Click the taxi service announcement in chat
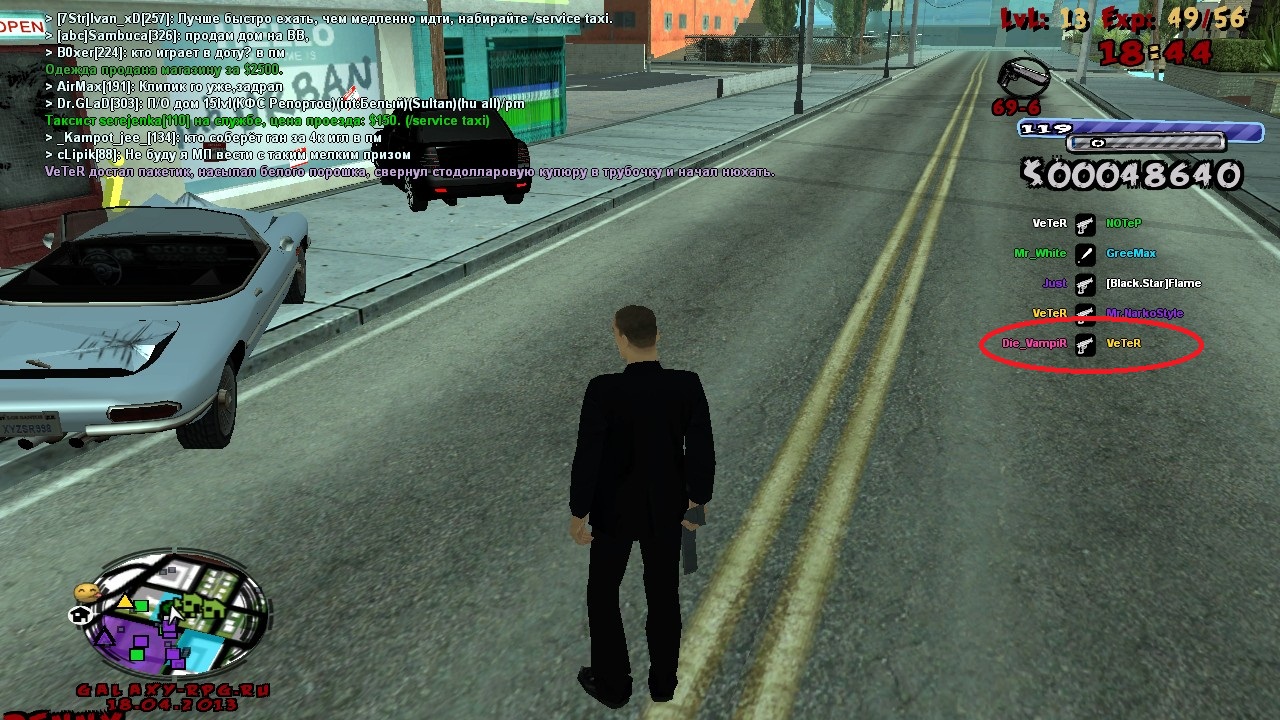Screen dimensions: 1280x720 pos(267,121)
